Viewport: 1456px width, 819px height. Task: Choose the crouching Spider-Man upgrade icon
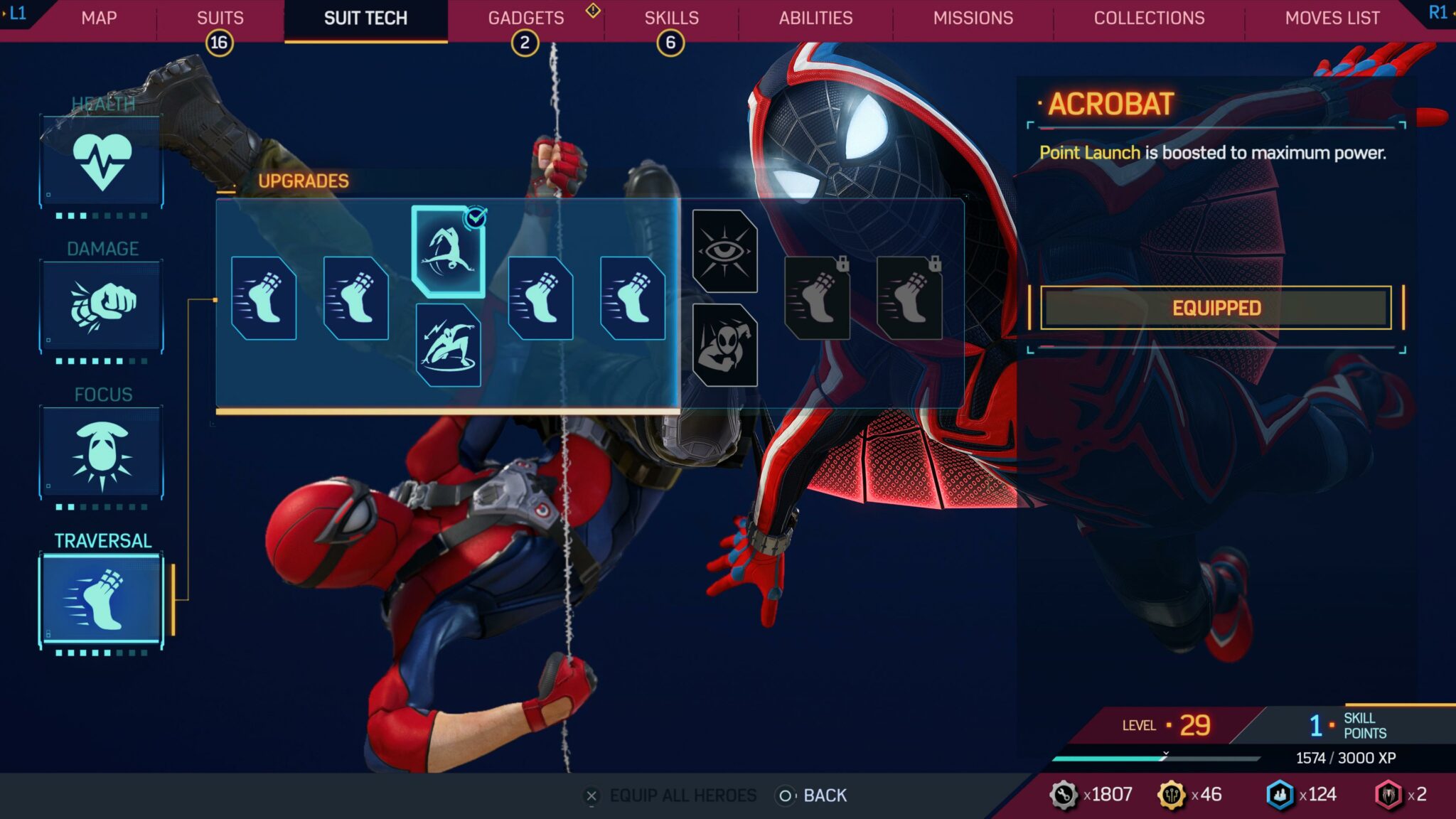point(448,346)
